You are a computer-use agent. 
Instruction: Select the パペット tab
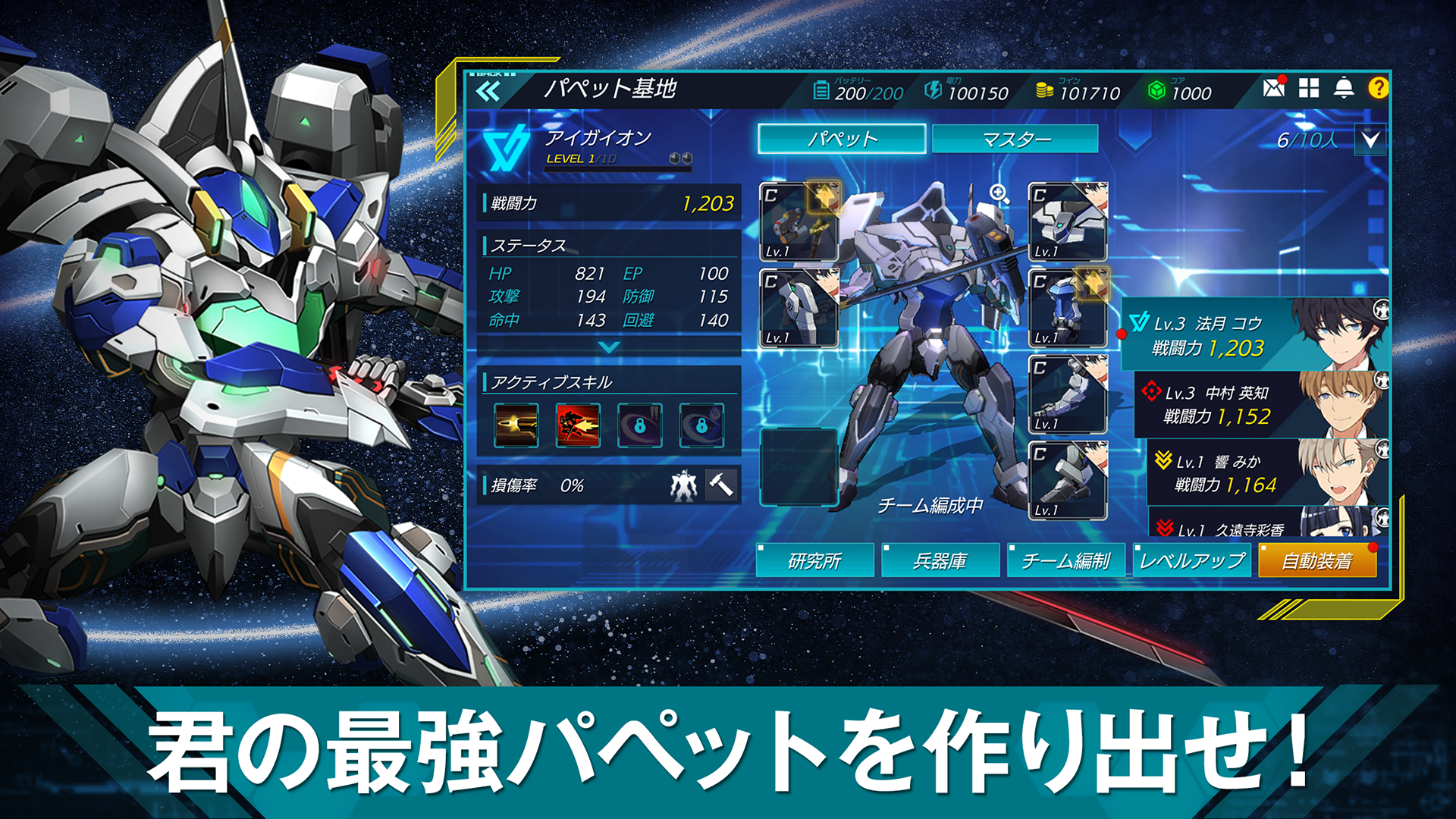pyautogui.click(x=842, y=139)
